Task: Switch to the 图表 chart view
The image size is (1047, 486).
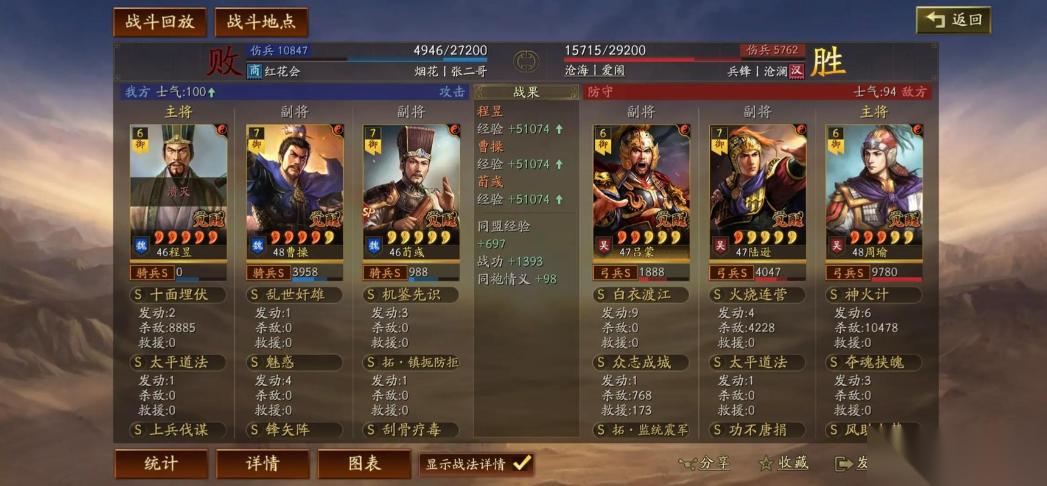Action: pos(364,464)
